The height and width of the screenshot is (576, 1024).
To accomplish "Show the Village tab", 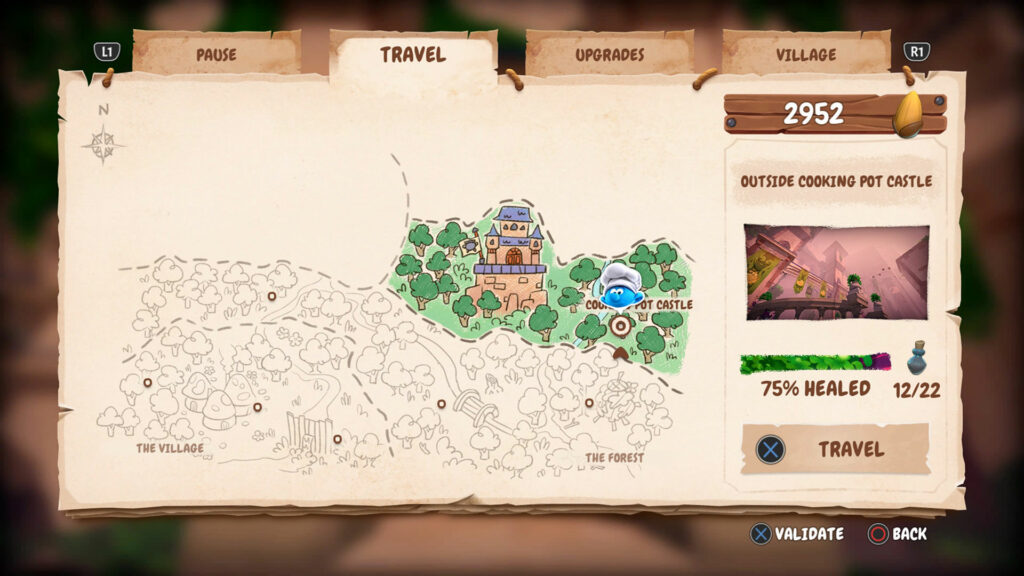I will click(x=806, y=54).
